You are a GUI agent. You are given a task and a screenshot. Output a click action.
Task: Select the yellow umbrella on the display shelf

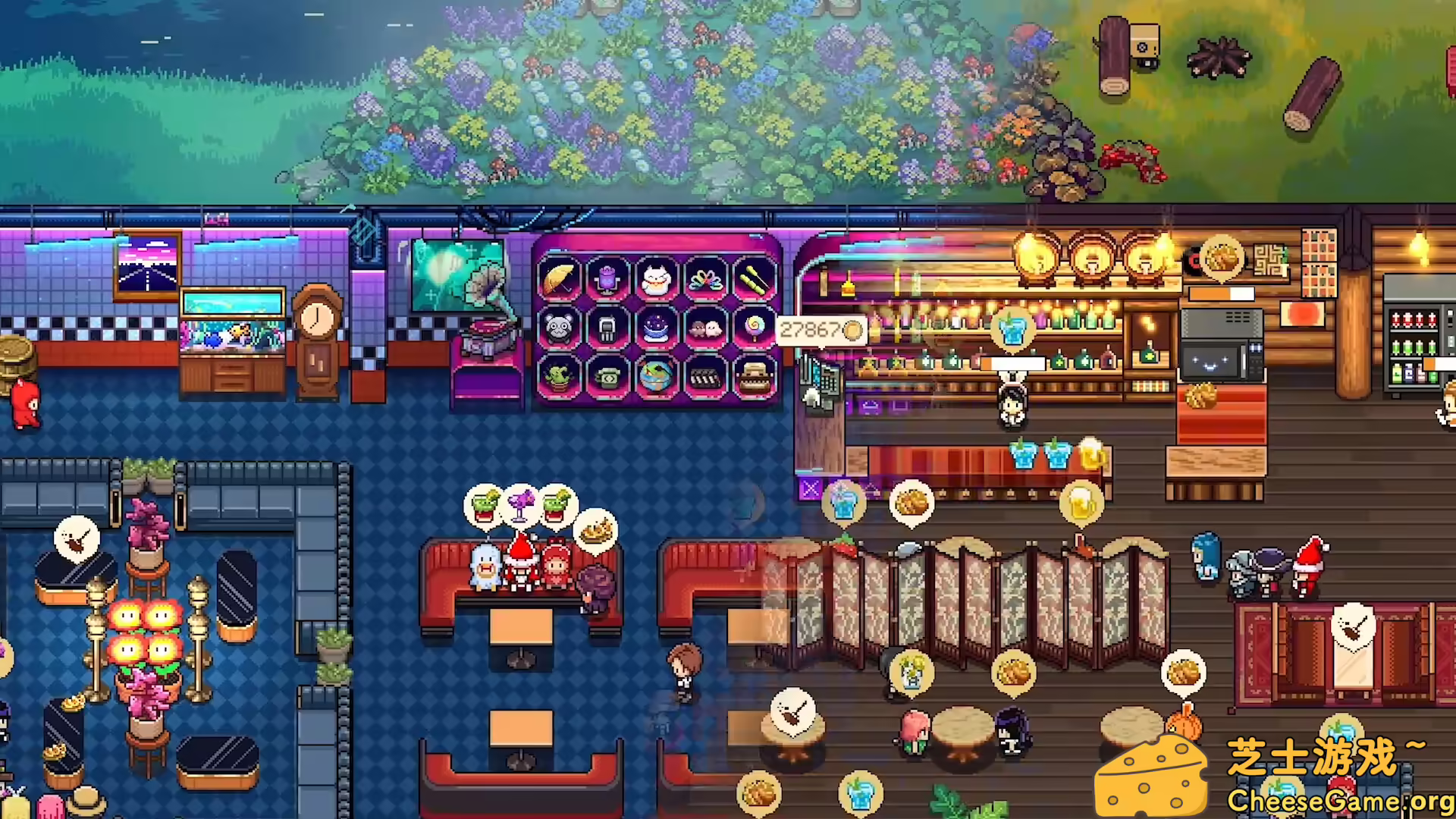click(560, 279)
